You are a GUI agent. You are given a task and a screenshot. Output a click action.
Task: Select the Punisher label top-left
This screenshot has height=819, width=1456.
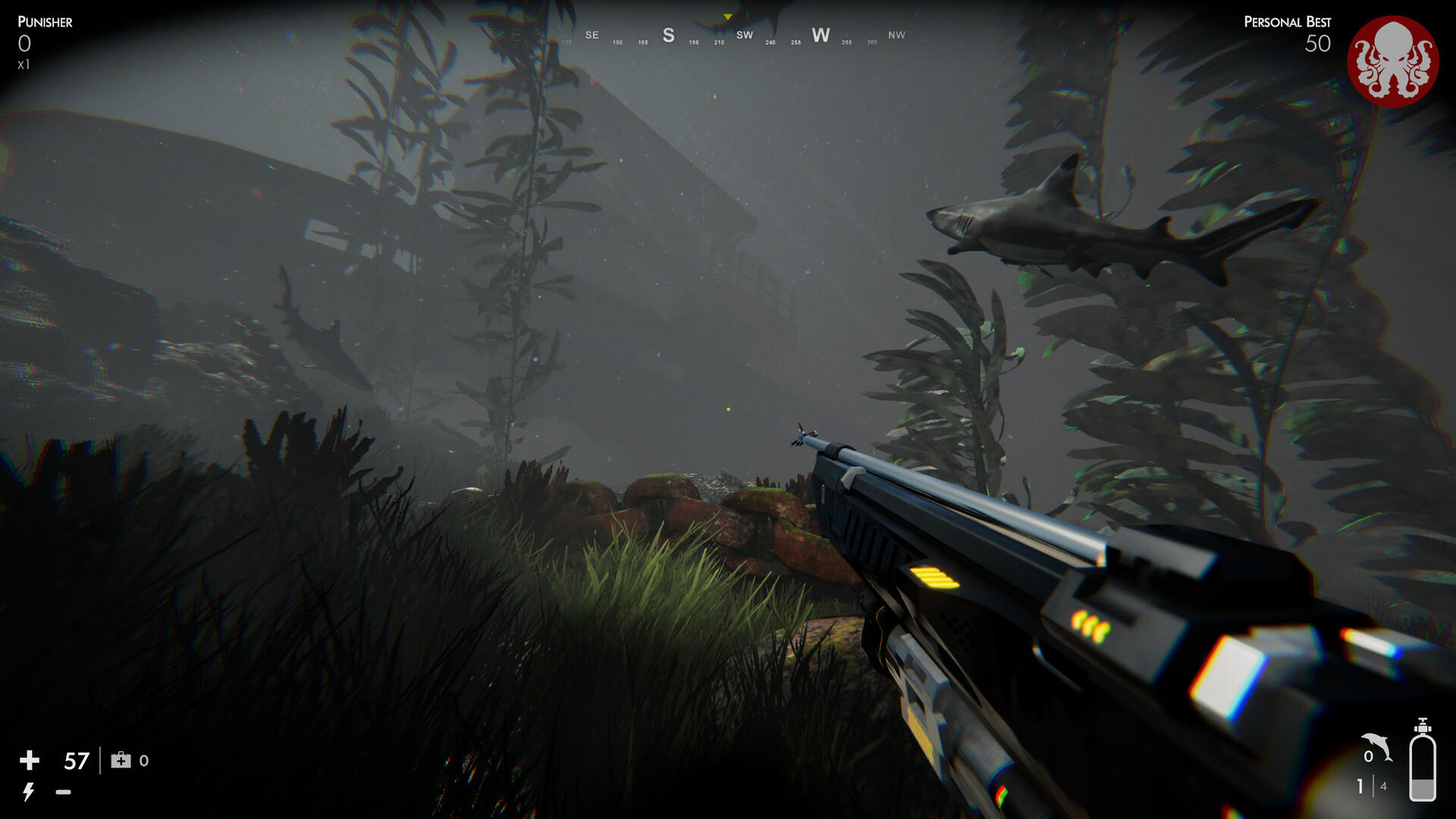point(44,22)
